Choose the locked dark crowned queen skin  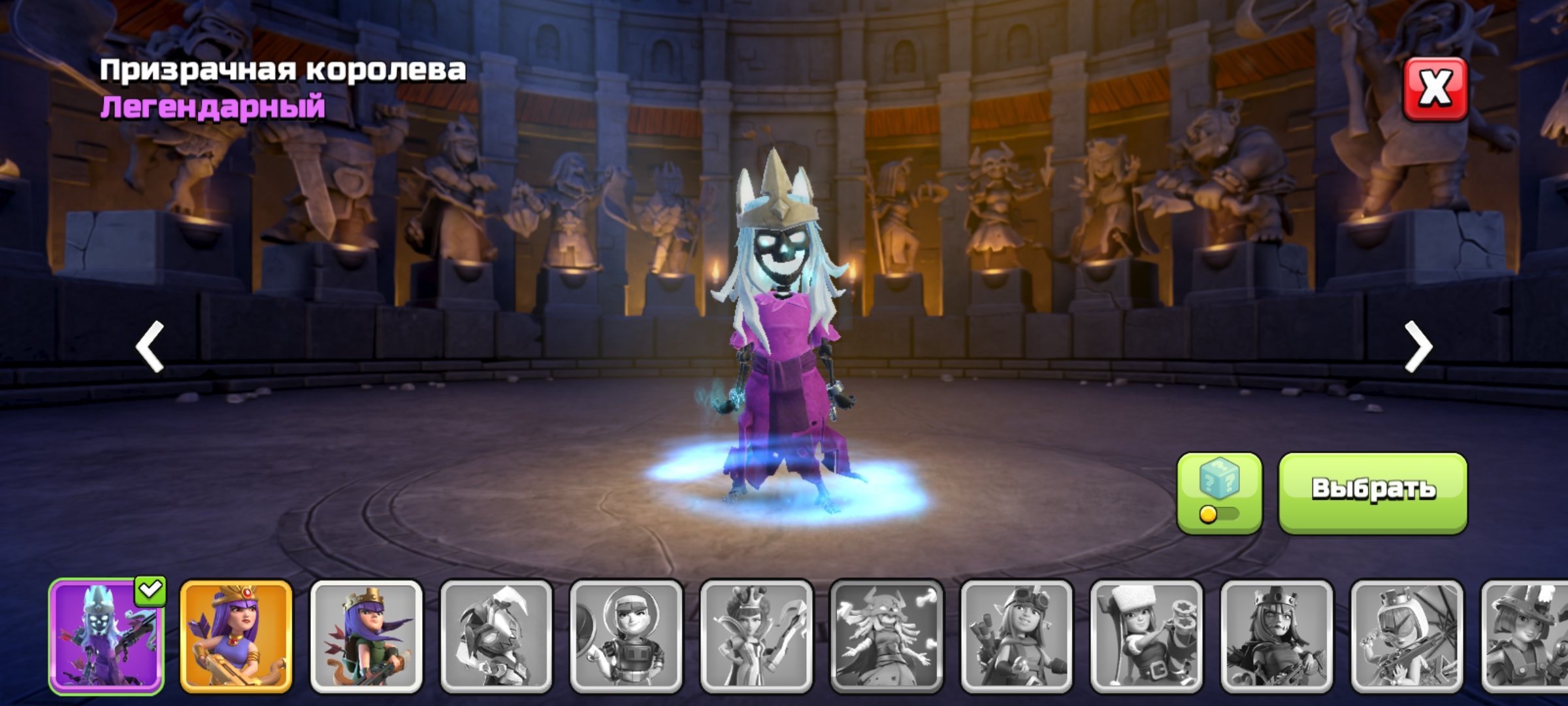click(x=1276, y=637)
